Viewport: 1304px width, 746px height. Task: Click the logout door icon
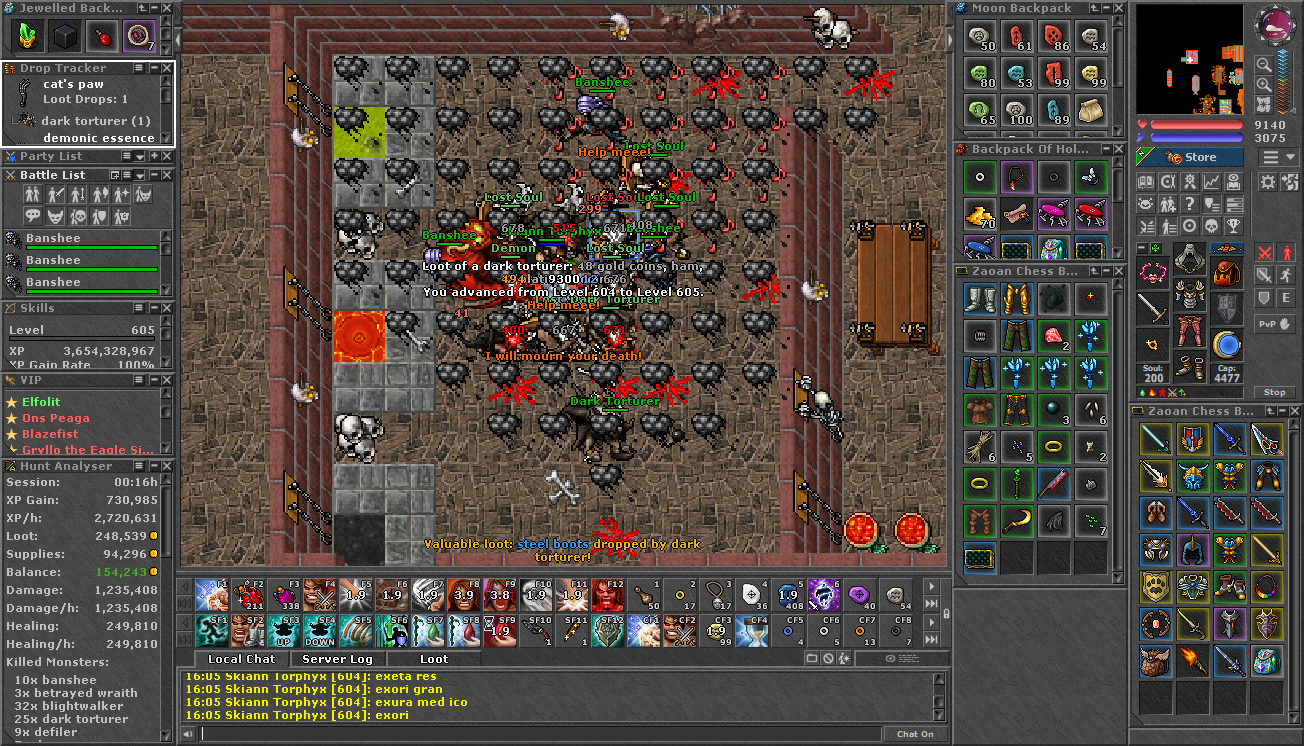click(1290, 182)
